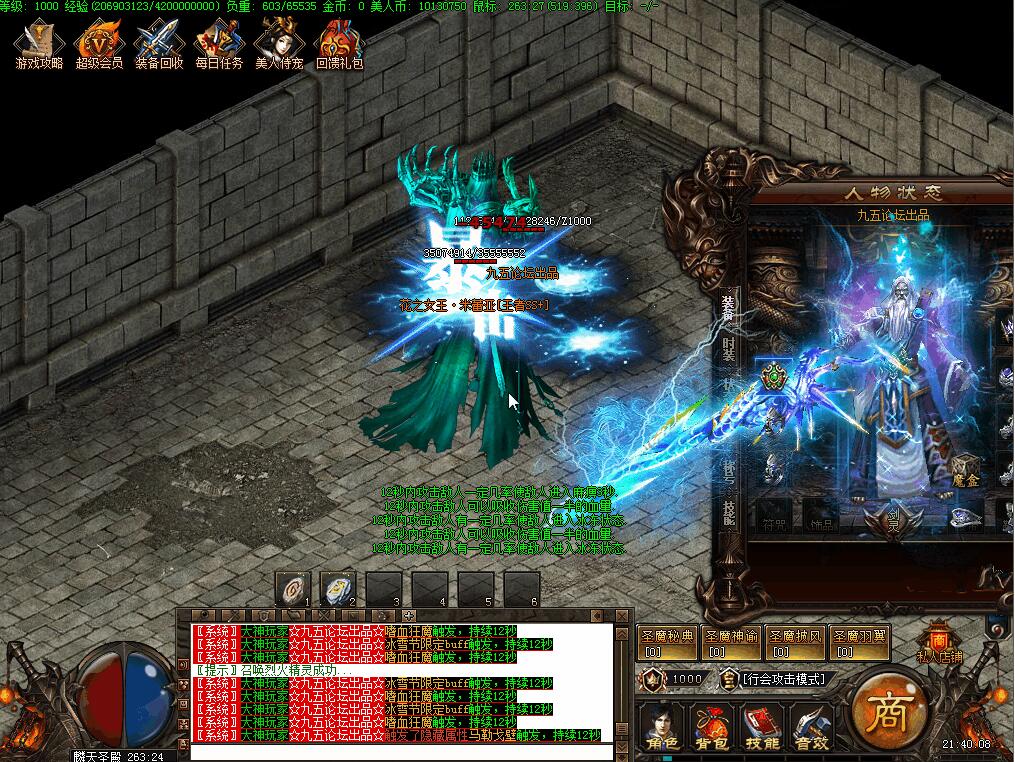
Task: Open the 回馈礼包 reward gift pack
Action: pyautogui.click(x=339, y=45)
